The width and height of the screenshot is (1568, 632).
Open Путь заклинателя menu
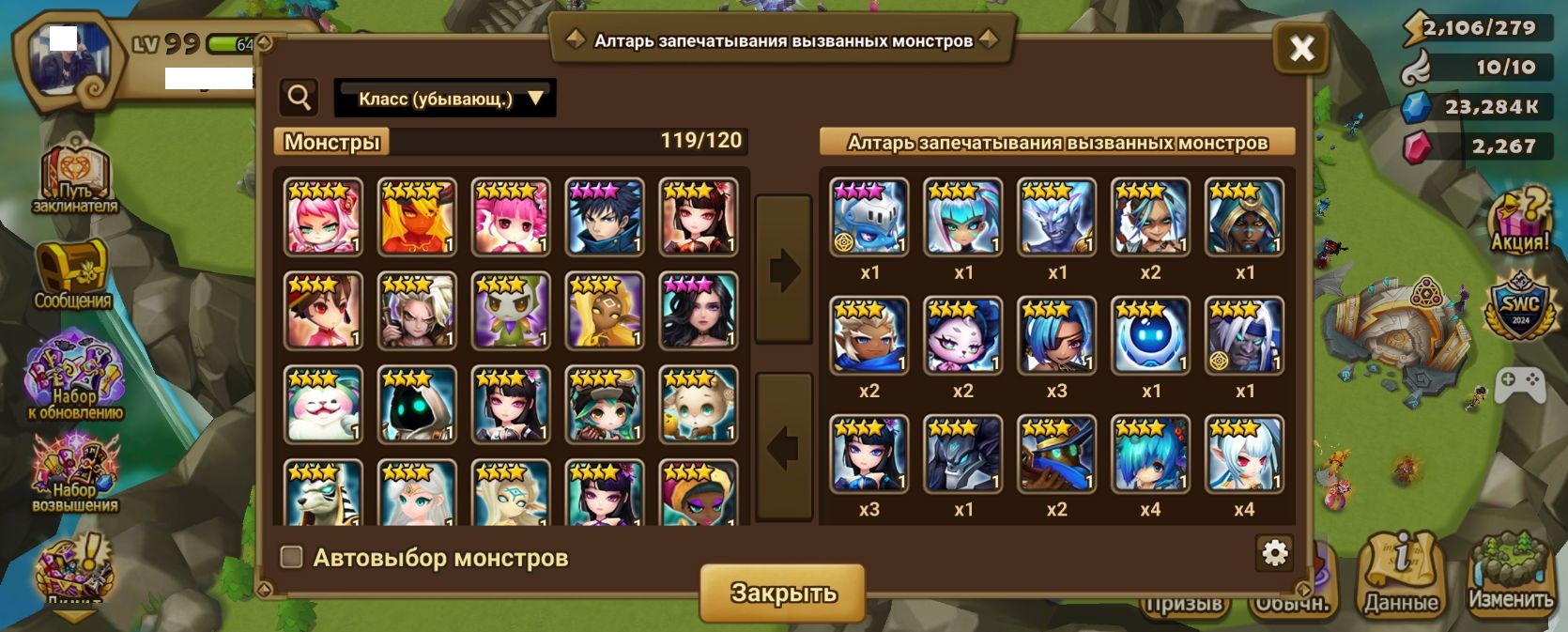click(75, 181)
